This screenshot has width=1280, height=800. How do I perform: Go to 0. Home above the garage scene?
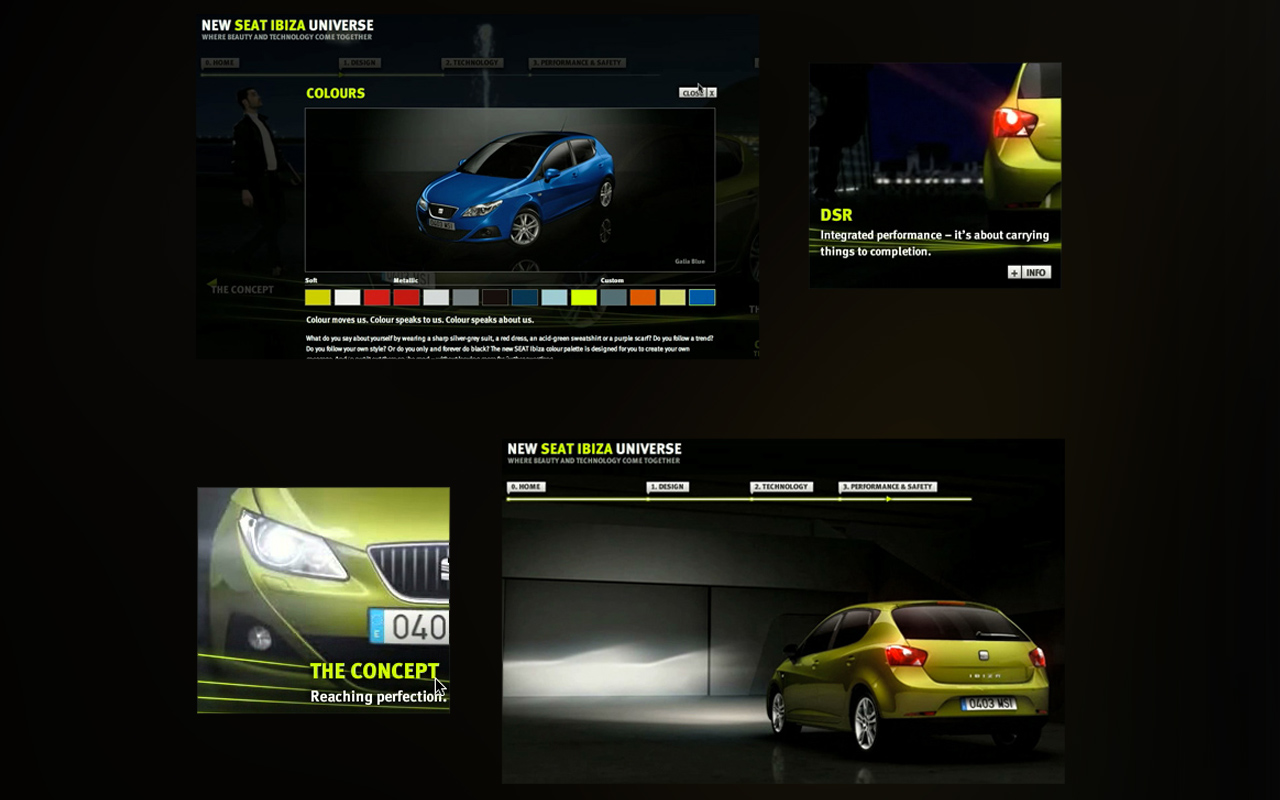526,487
